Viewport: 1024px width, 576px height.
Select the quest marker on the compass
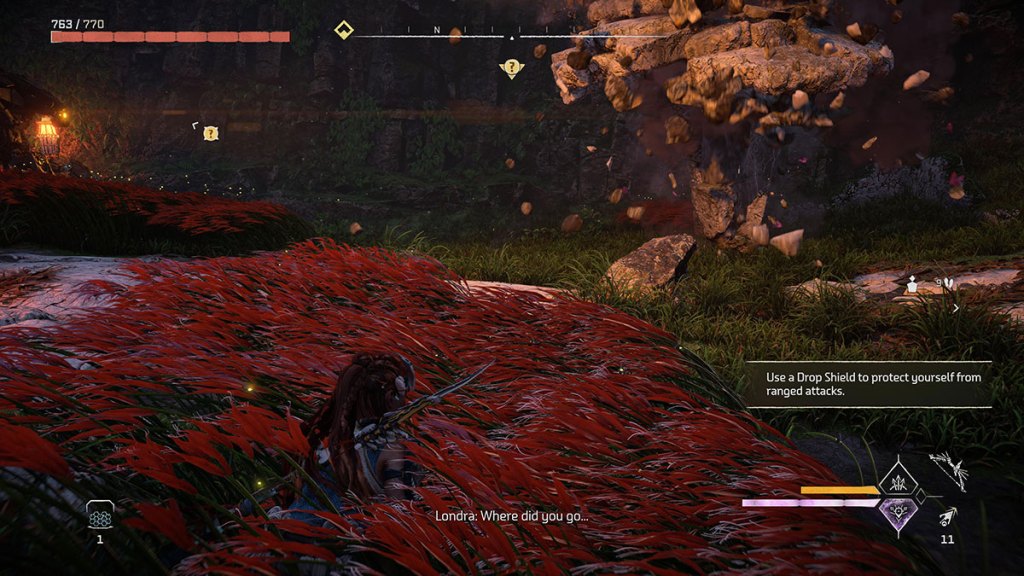click(x=344, y=30)
